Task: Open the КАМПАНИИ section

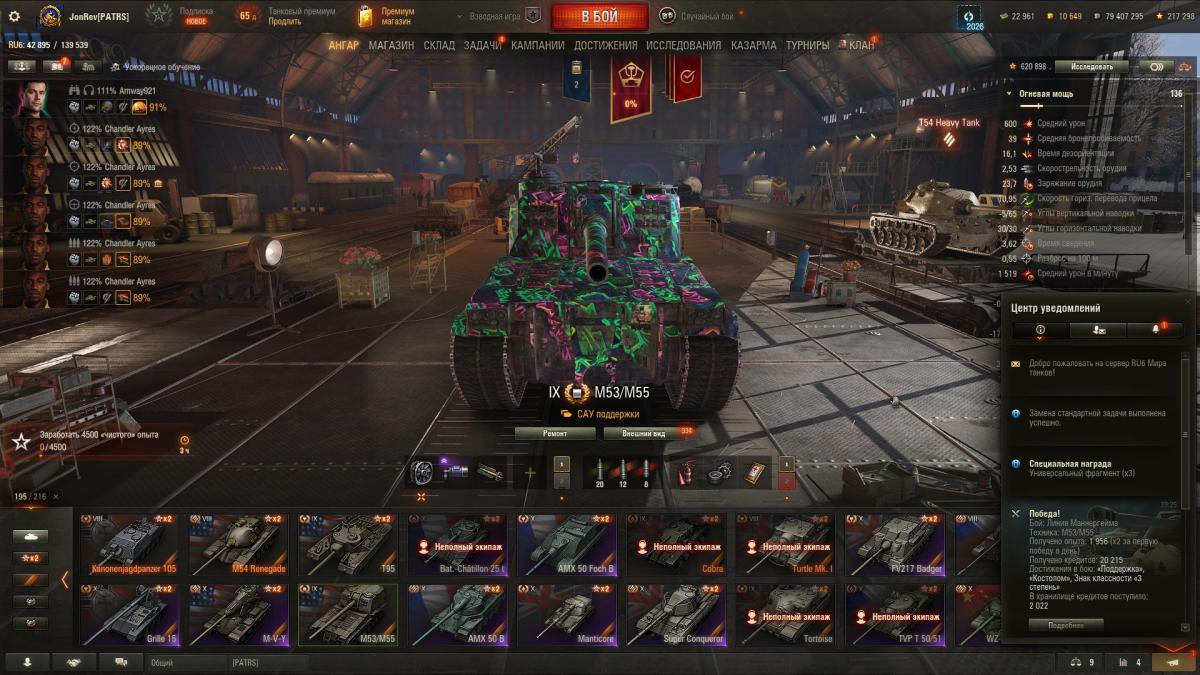Action: tap(537, 45)
